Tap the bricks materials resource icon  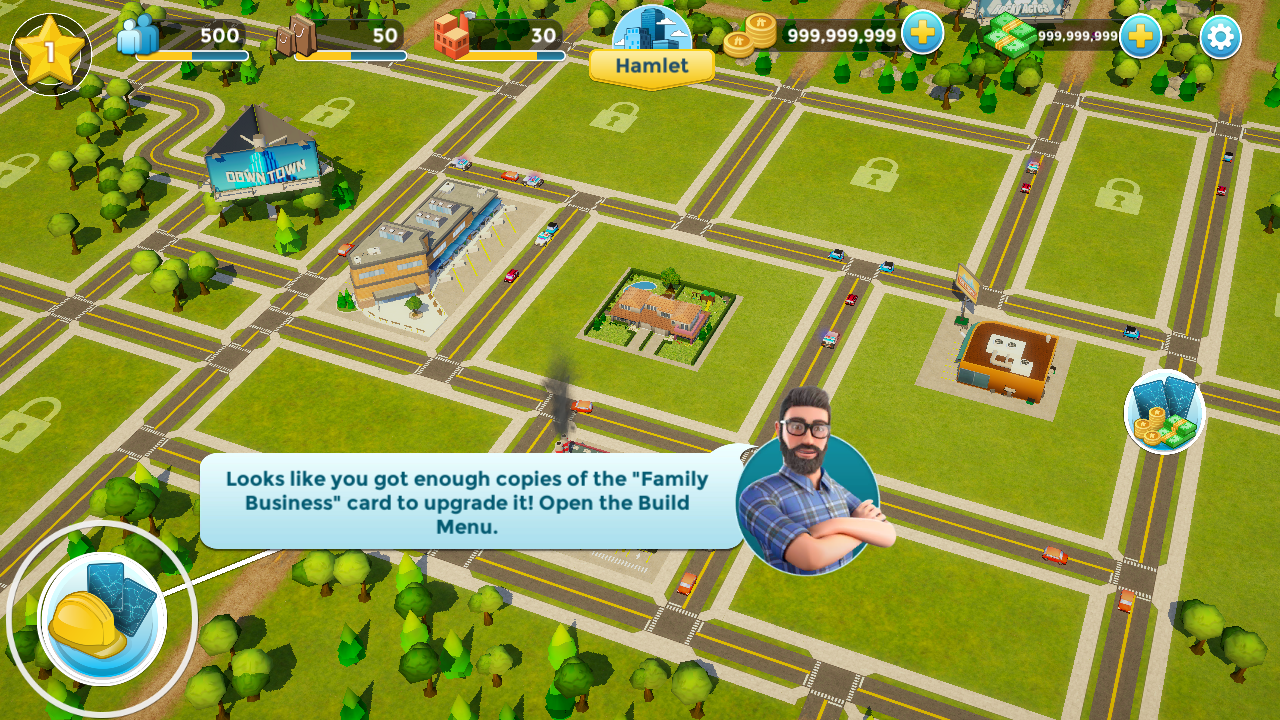[451, 37]
